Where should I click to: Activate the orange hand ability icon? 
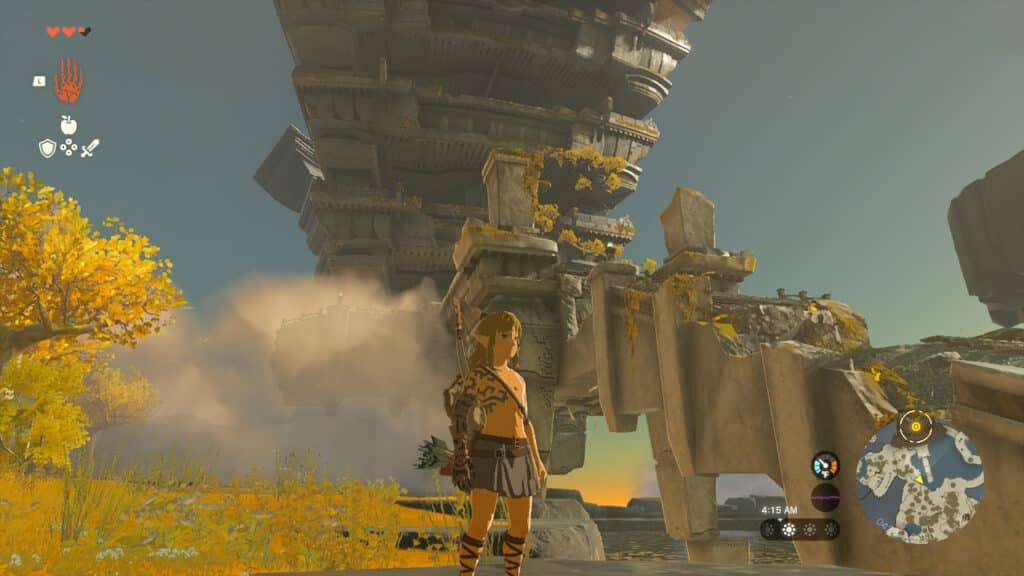click(x=68, y=82)
